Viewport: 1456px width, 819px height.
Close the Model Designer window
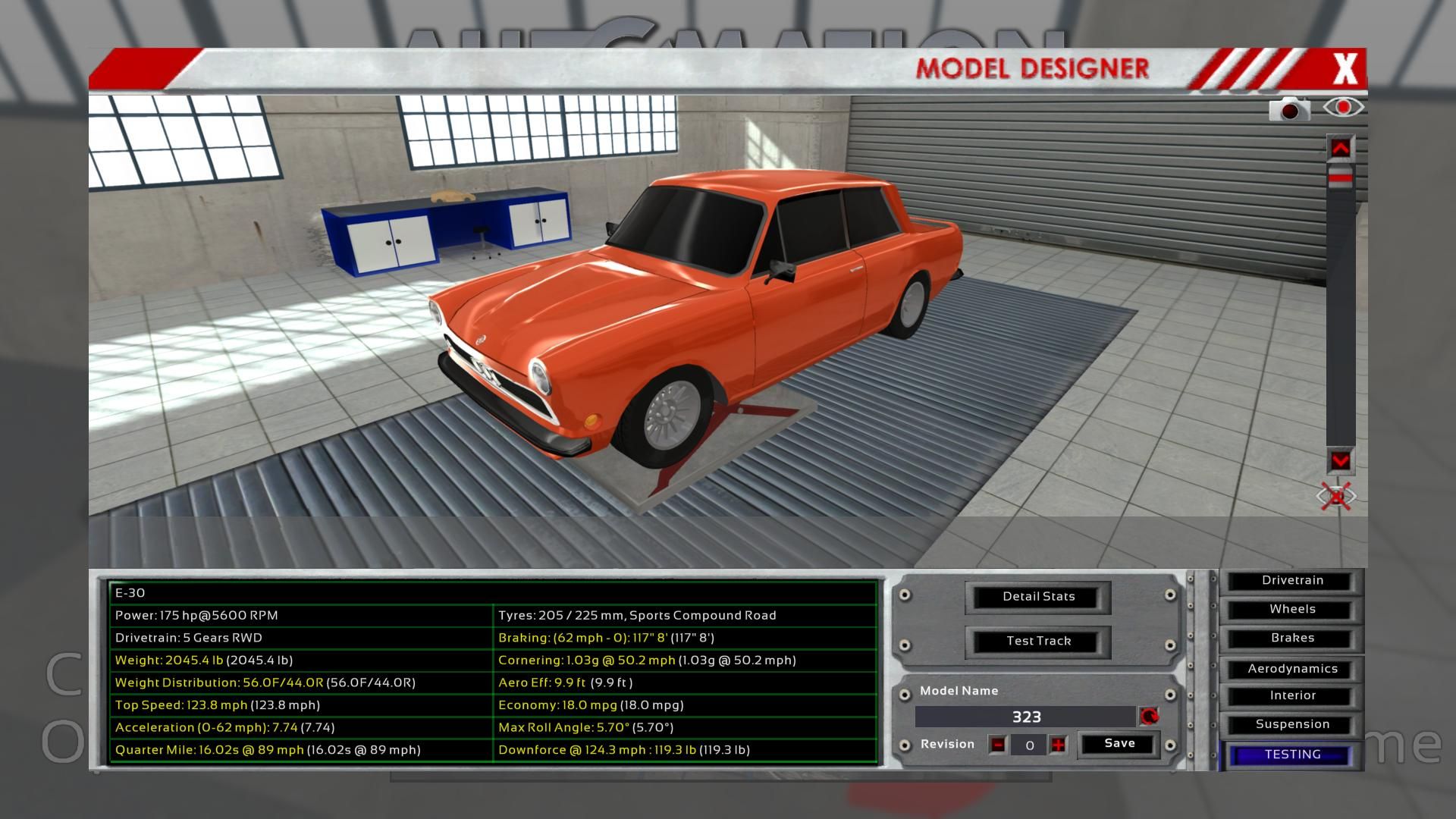[1345, 69]
